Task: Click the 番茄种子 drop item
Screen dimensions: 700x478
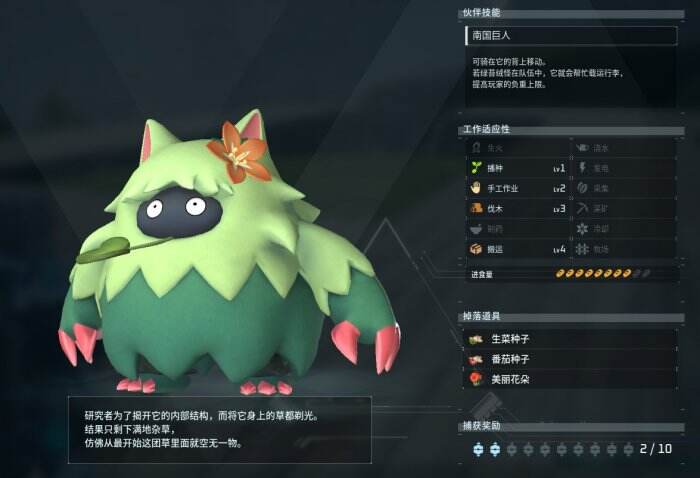Action: pyautogui.click(x=570, y=359)
